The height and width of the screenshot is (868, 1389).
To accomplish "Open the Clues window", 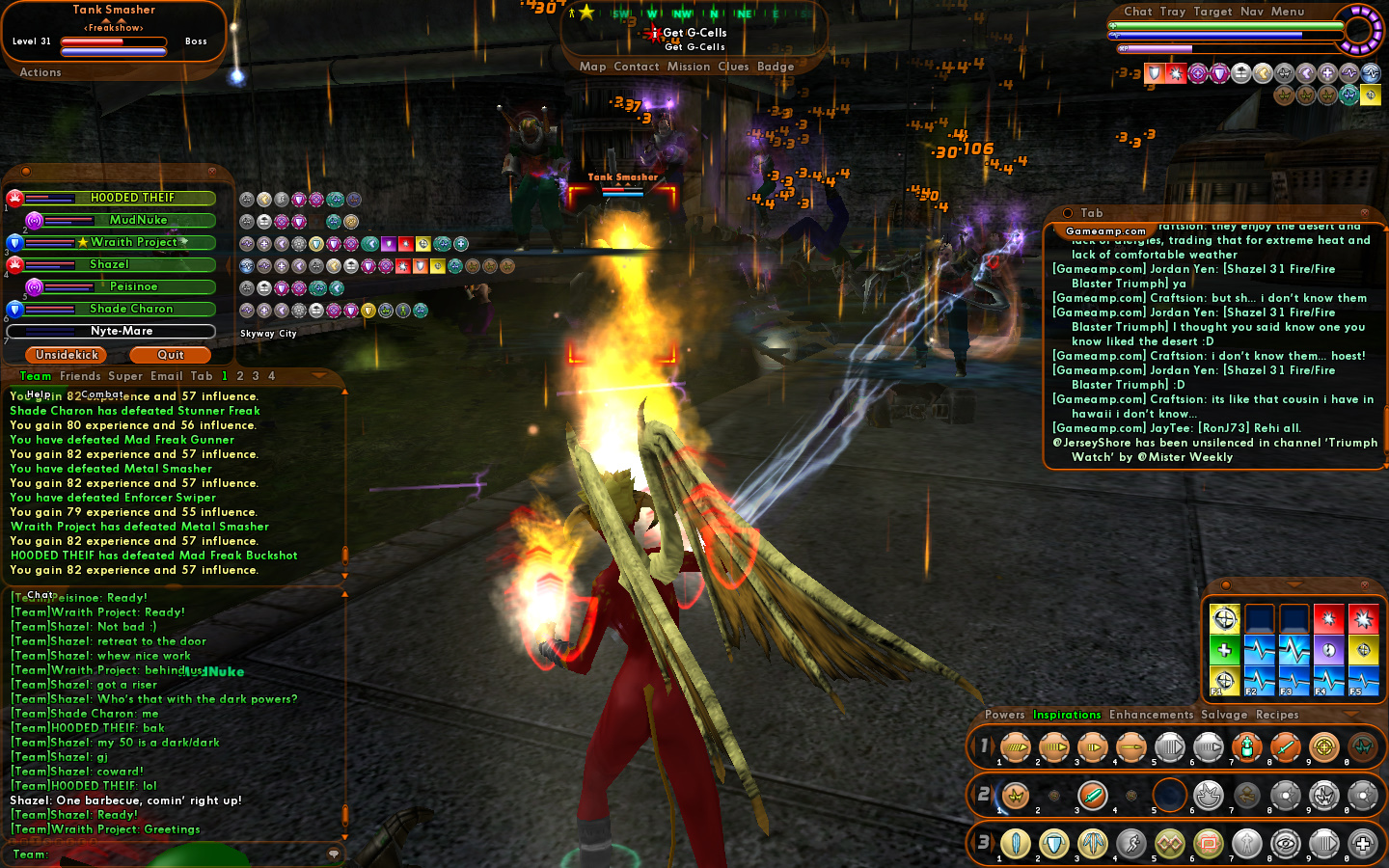I will [733, 67].
